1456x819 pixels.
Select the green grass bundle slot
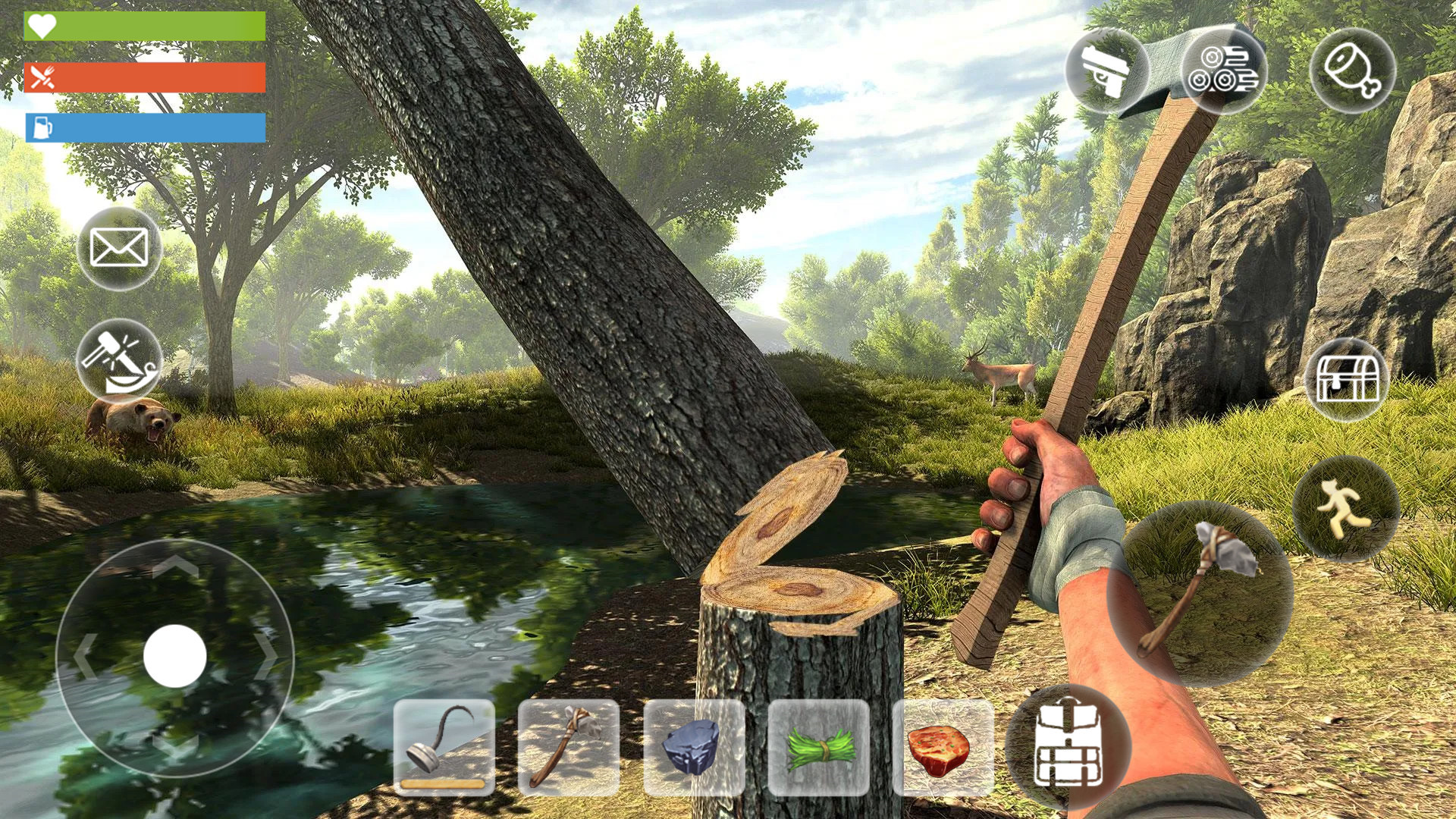pyautogui.click(x=818, y=747)
